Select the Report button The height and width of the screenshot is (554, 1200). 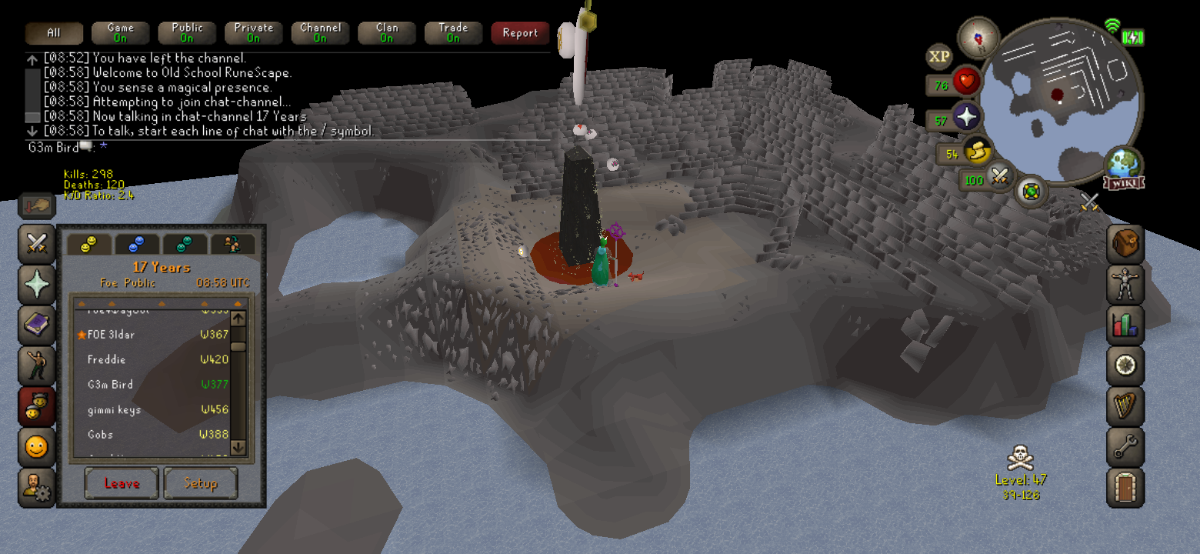tap(520, 33)
